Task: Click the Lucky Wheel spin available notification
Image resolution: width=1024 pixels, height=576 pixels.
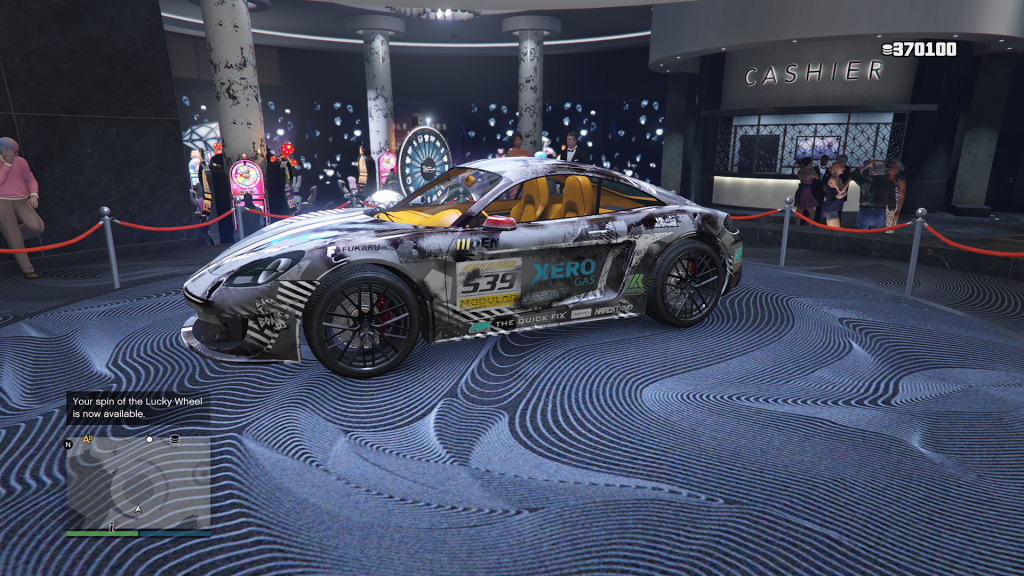Action: (x=137, y=407)
